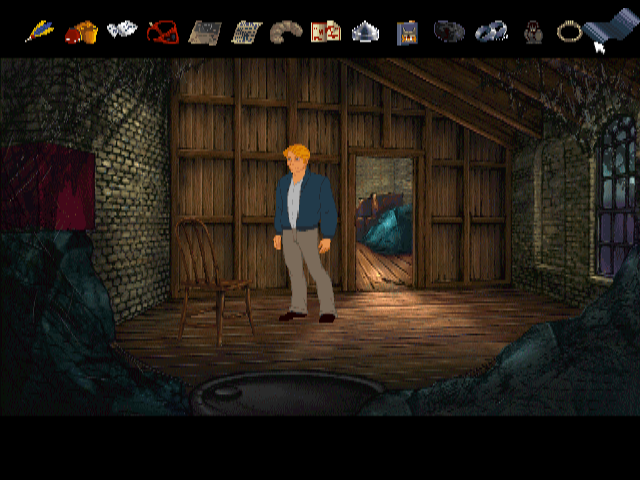Use the curved tan worm-shaped item
Viewport: 640px width, 480px height.
tap(285, 32)
